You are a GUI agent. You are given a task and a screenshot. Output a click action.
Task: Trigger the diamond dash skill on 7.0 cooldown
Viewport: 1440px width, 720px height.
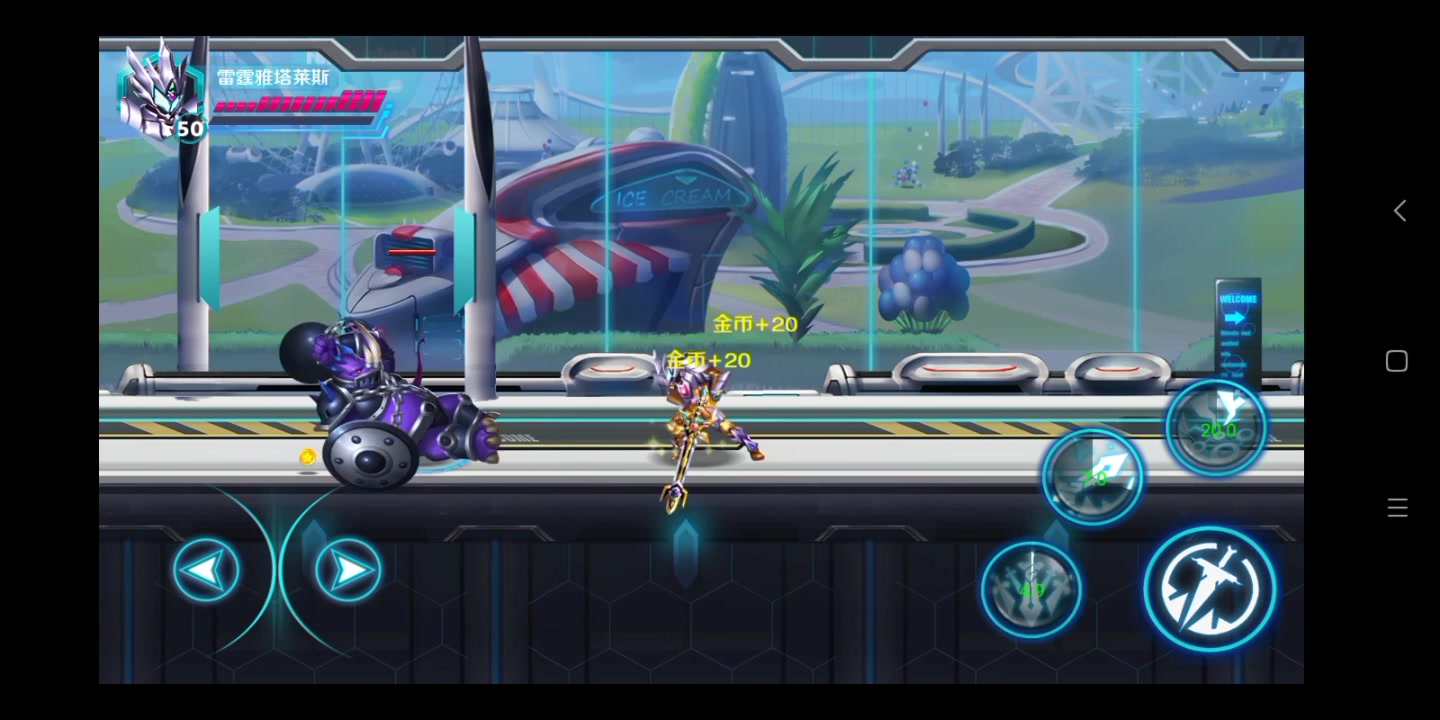tap(1093, 477)
